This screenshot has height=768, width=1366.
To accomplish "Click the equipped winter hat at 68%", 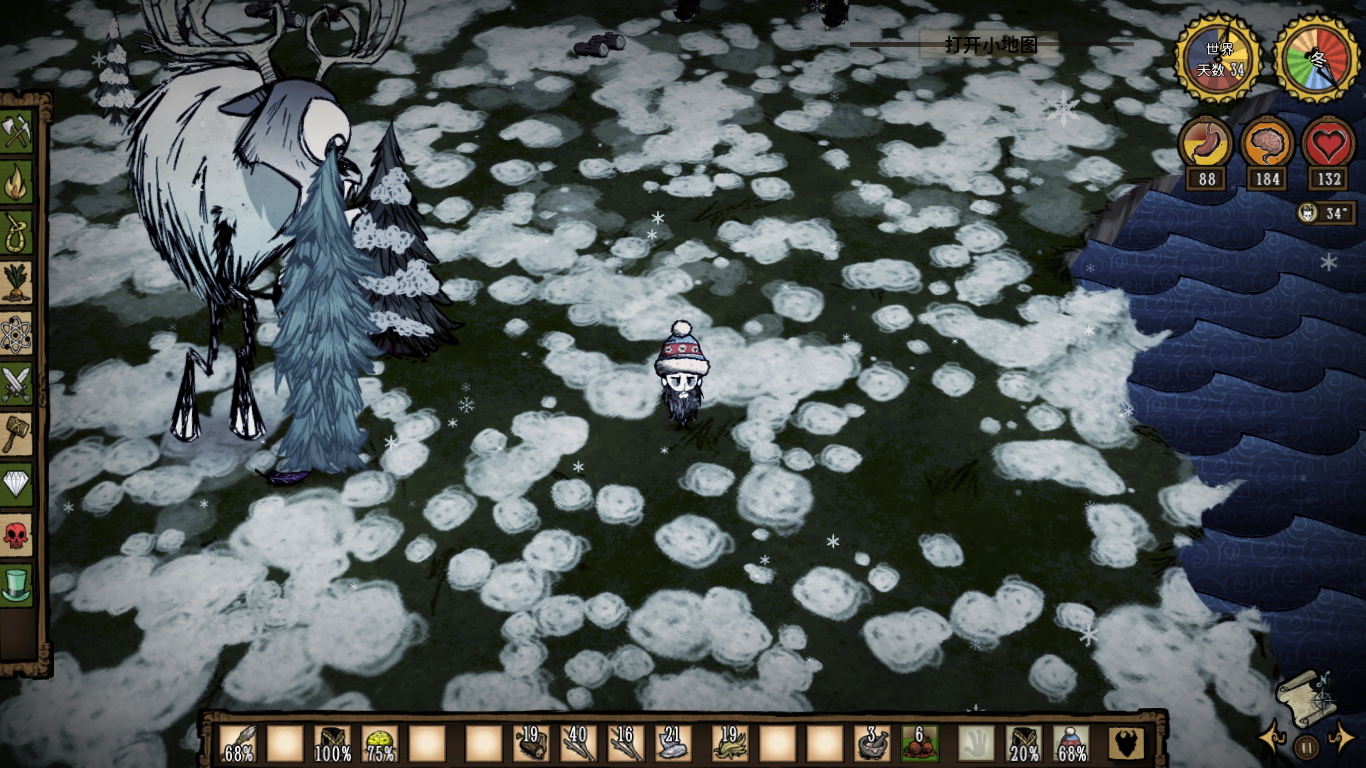I will [1070, 743].
